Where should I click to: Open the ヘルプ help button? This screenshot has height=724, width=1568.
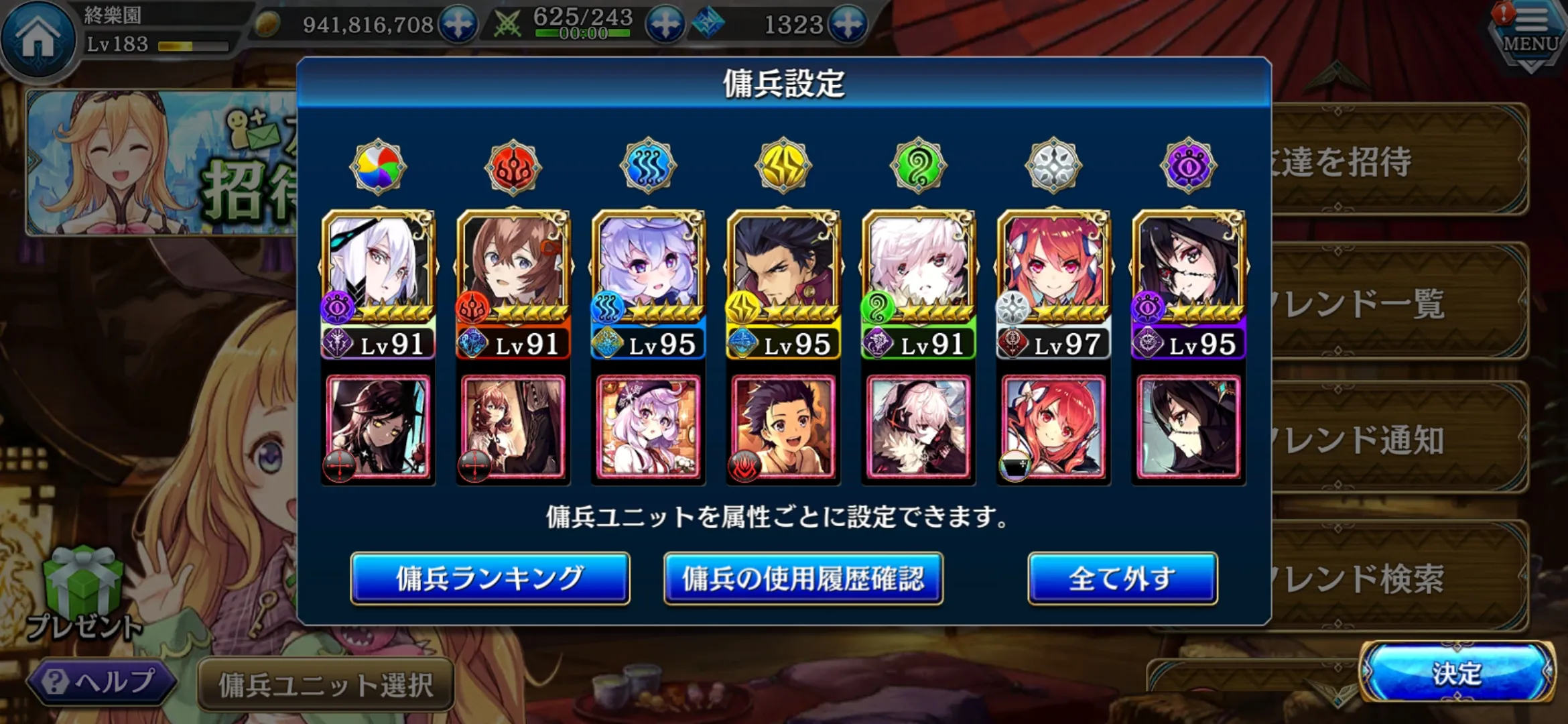click(x=101, y=682)
